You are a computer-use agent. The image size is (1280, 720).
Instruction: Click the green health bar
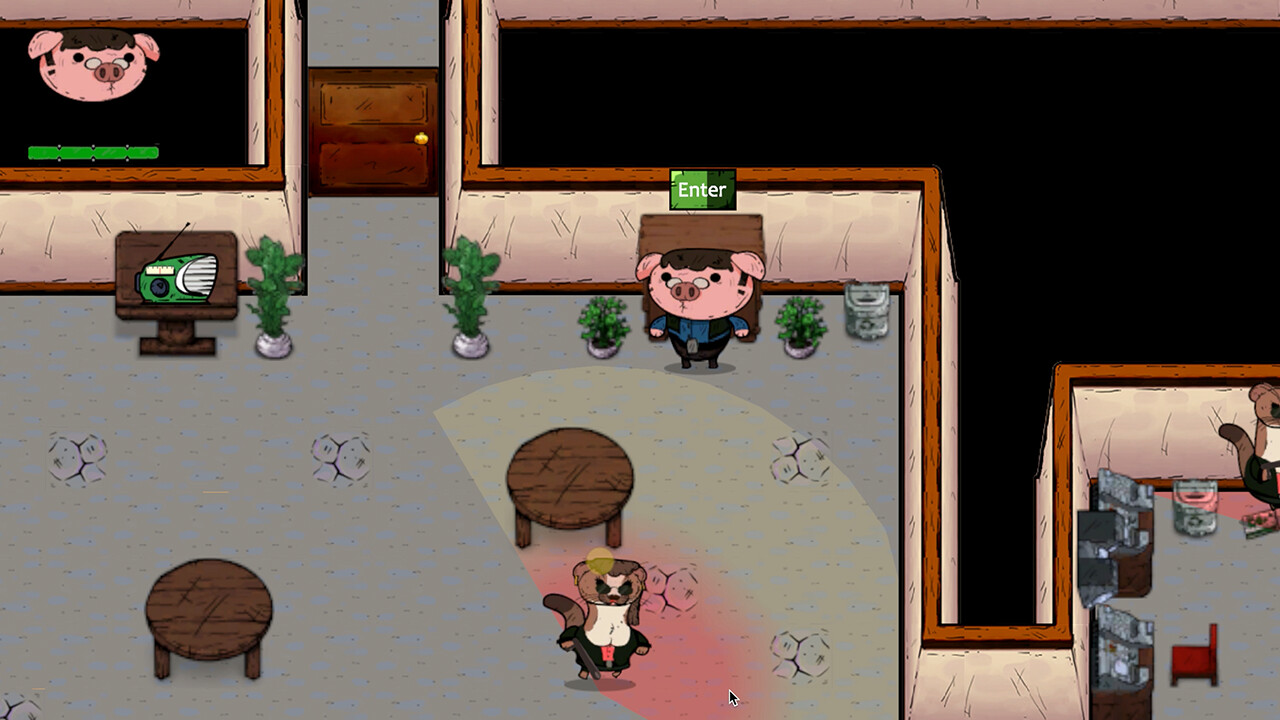(93, 152)
